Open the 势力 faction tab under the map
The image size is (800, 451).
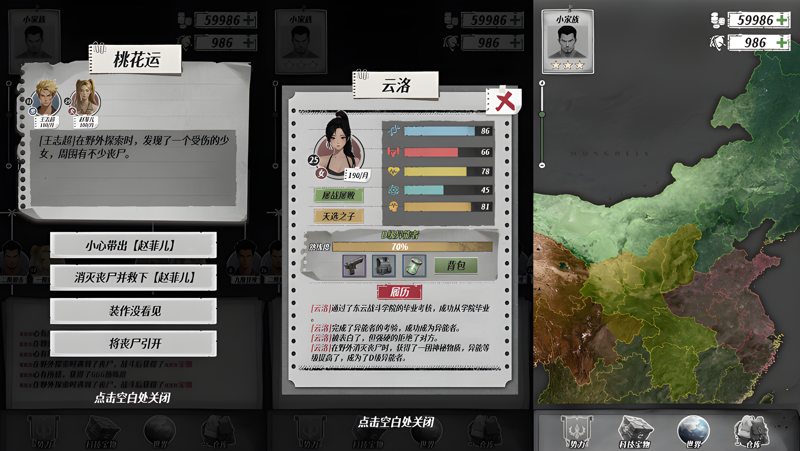click(x=574, y=431)
